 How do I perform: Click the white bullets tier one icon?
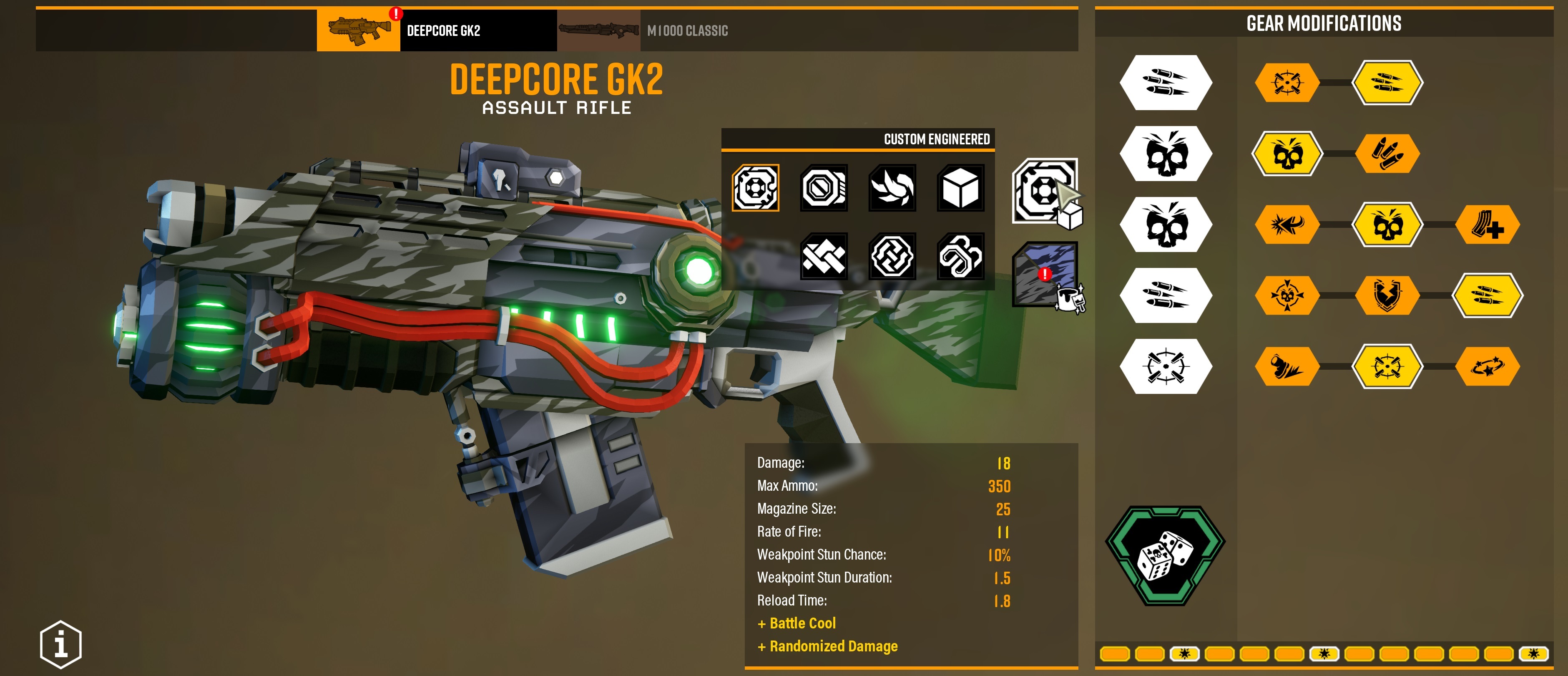pos(1166,83)
